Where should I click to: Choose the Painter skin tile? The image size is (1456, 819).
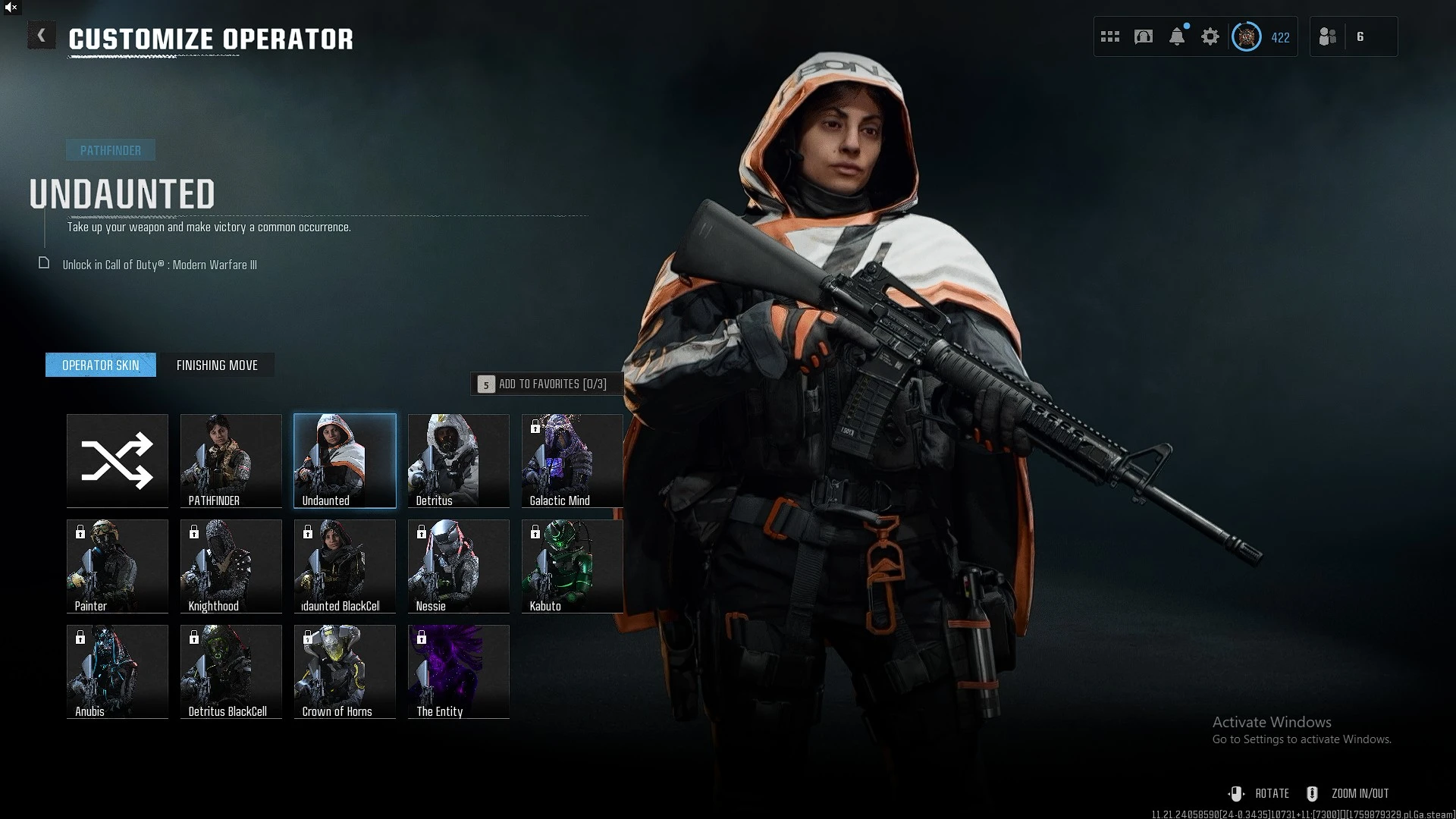(118, 566)
